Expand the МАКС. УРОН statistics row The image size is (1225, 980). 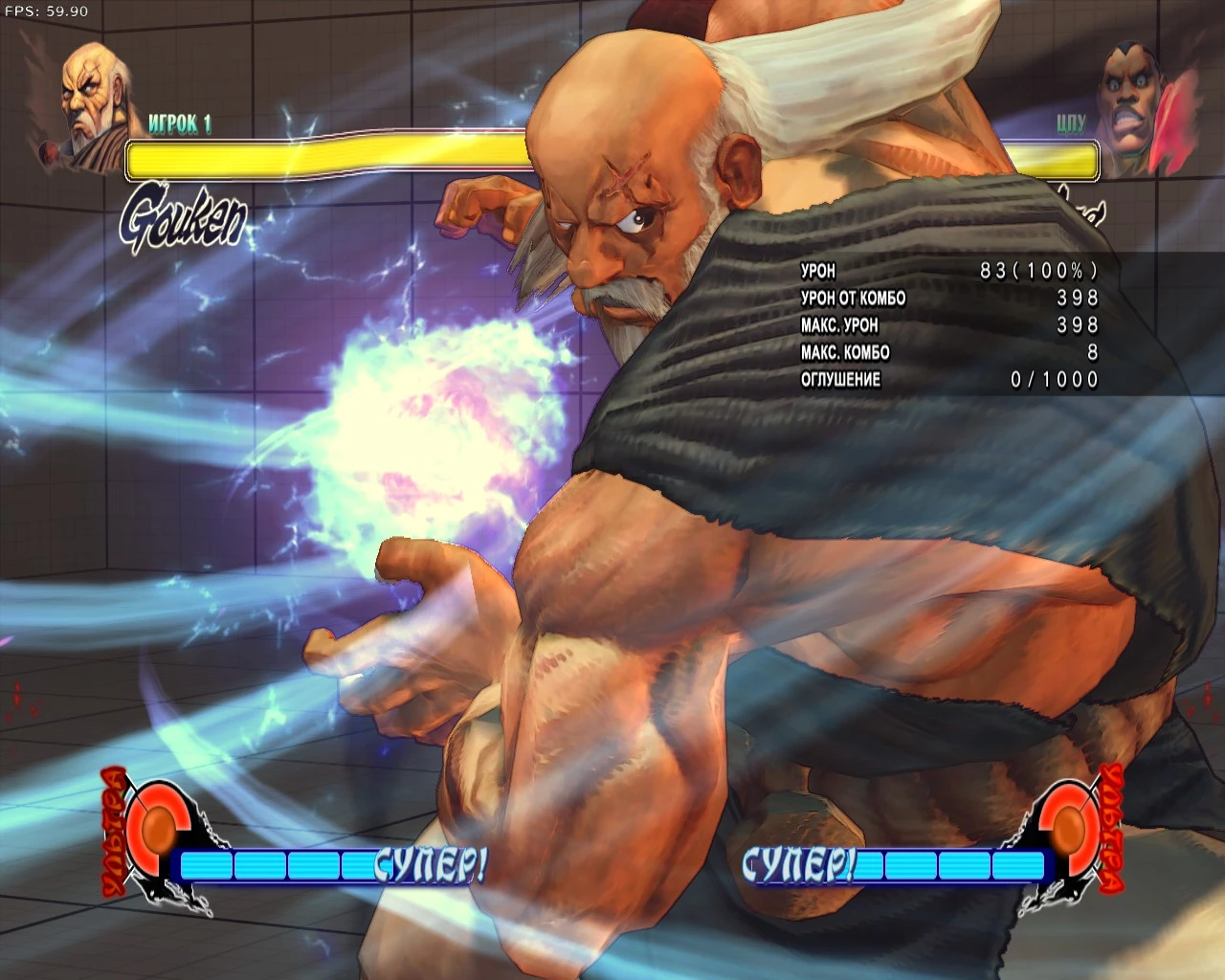(x=840, y=325)
